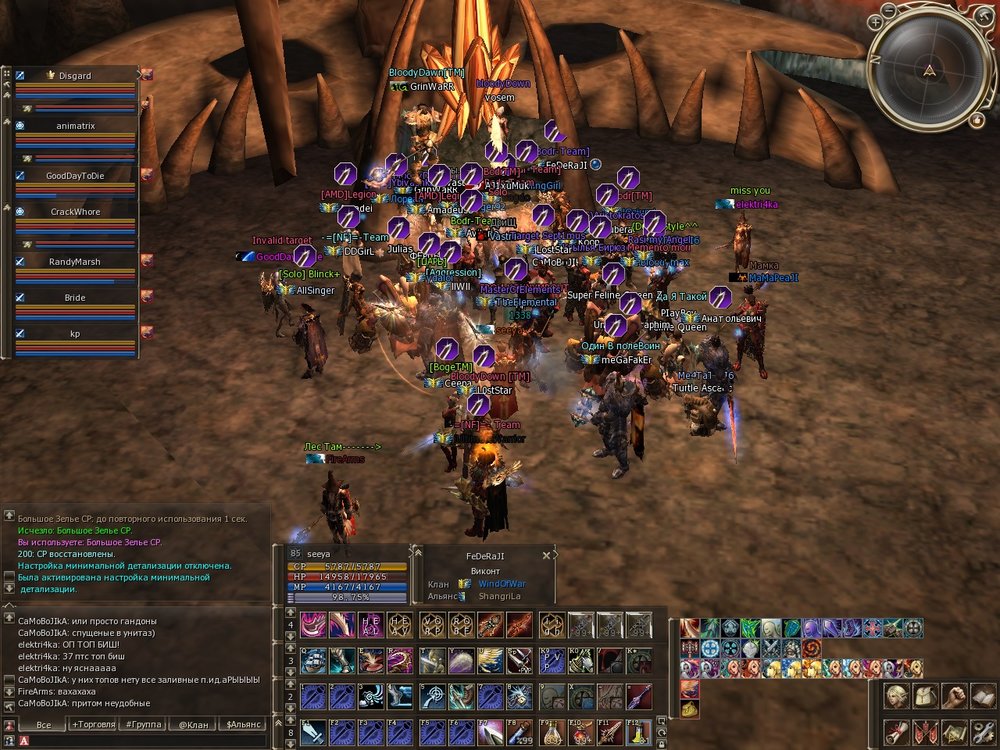Open the system menu gear-and-wrench button
The image size is (1000, 750).
983,731
